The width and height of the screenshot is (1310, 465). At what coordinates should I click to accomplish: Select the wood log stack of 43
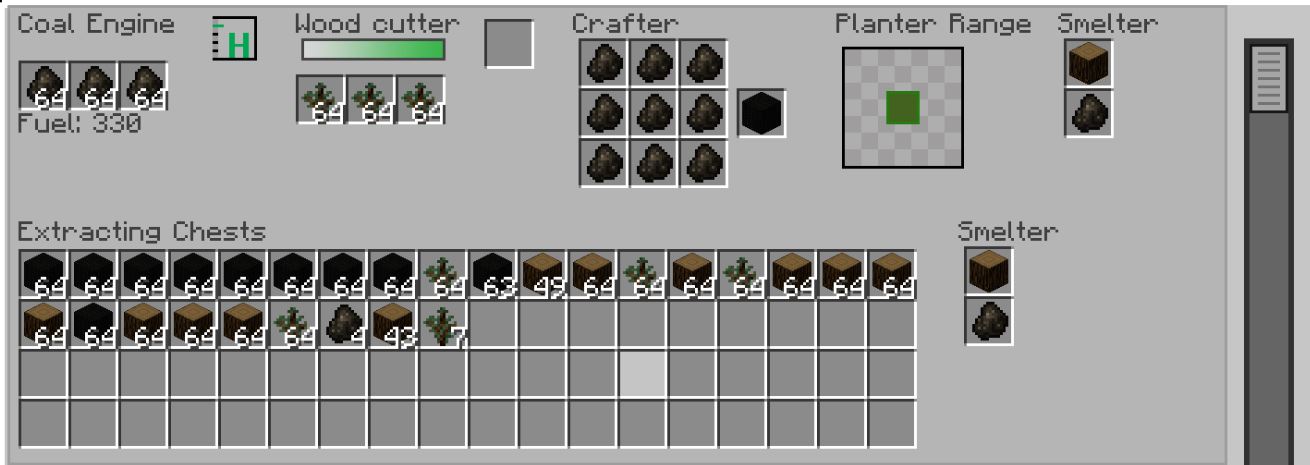[x=393, y=325]
